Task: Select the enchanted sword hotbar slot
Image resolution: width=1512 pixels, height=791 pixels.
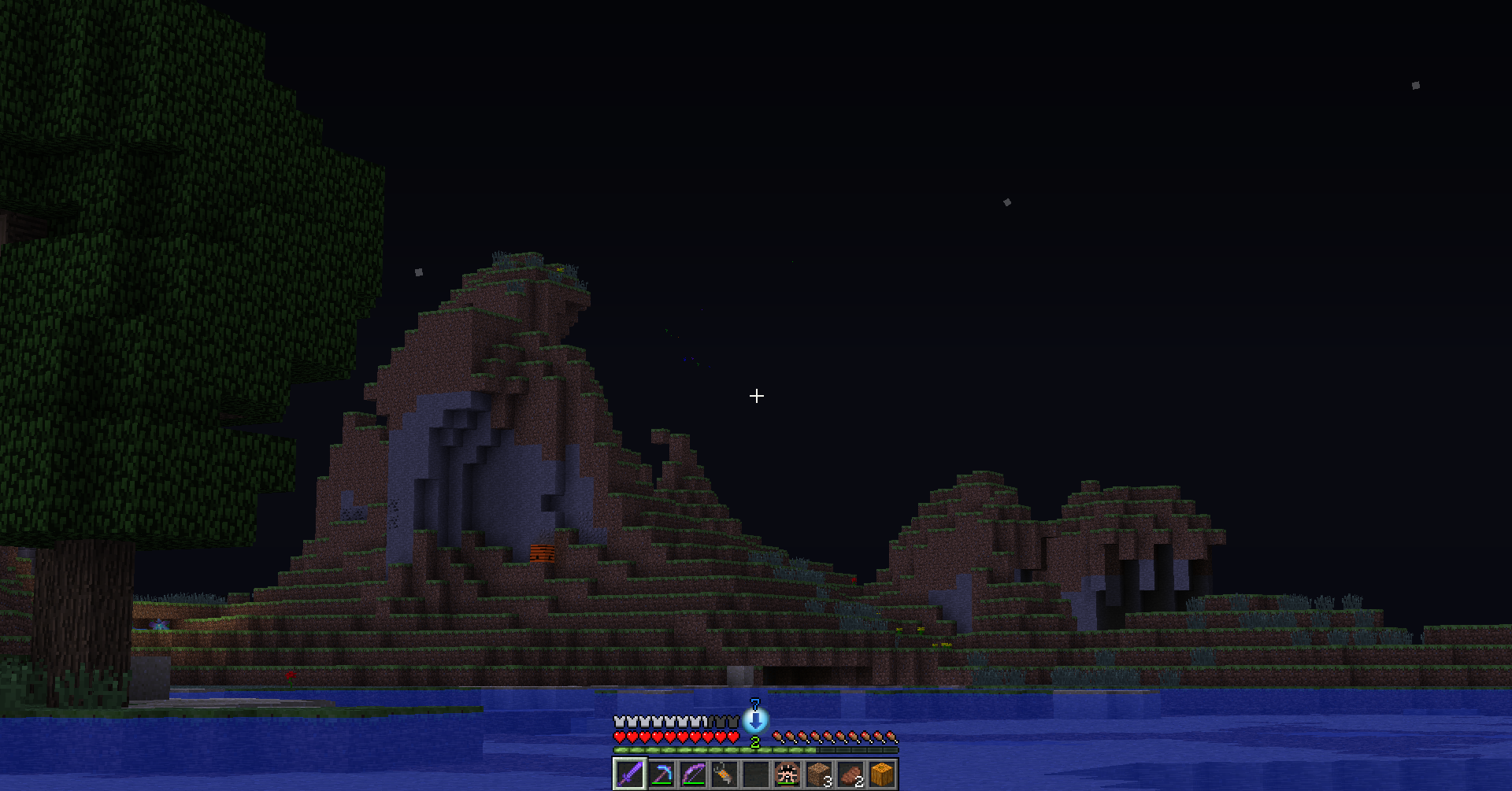Action: (x=629, y=774)
